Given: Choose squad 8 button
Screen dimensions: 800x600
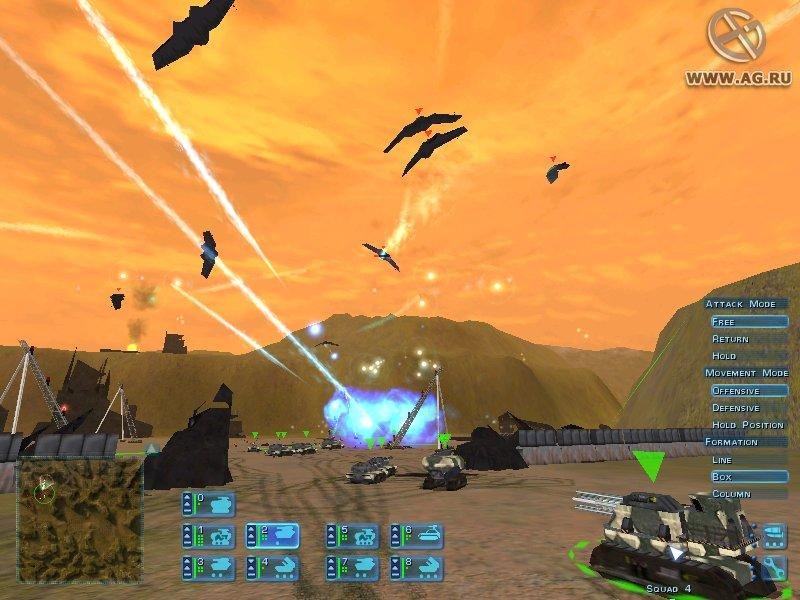Looking at the screenshot, I should (417, 568).
